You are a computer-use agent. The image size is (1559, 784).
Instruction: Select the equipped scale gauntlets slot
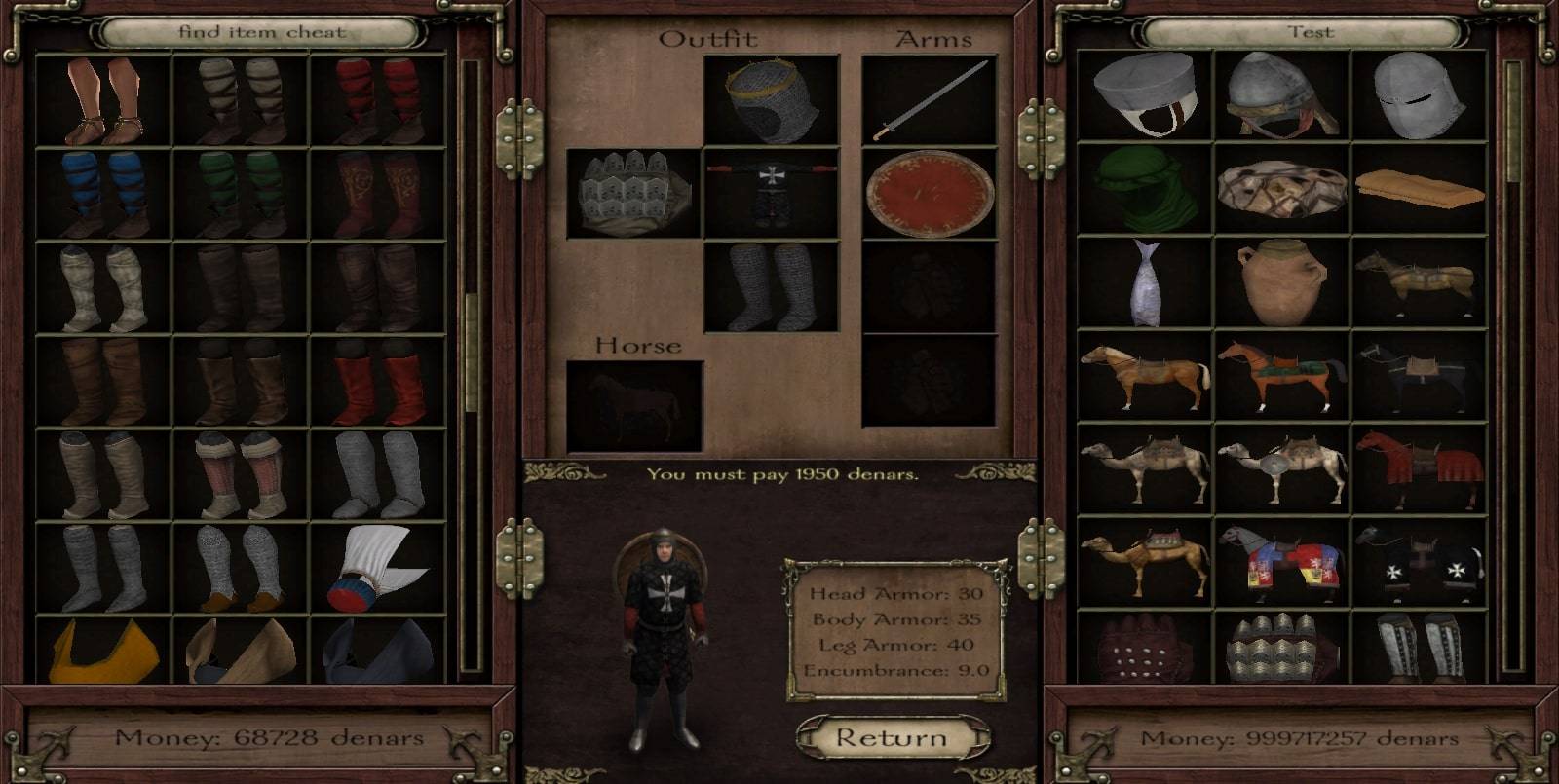633,194
